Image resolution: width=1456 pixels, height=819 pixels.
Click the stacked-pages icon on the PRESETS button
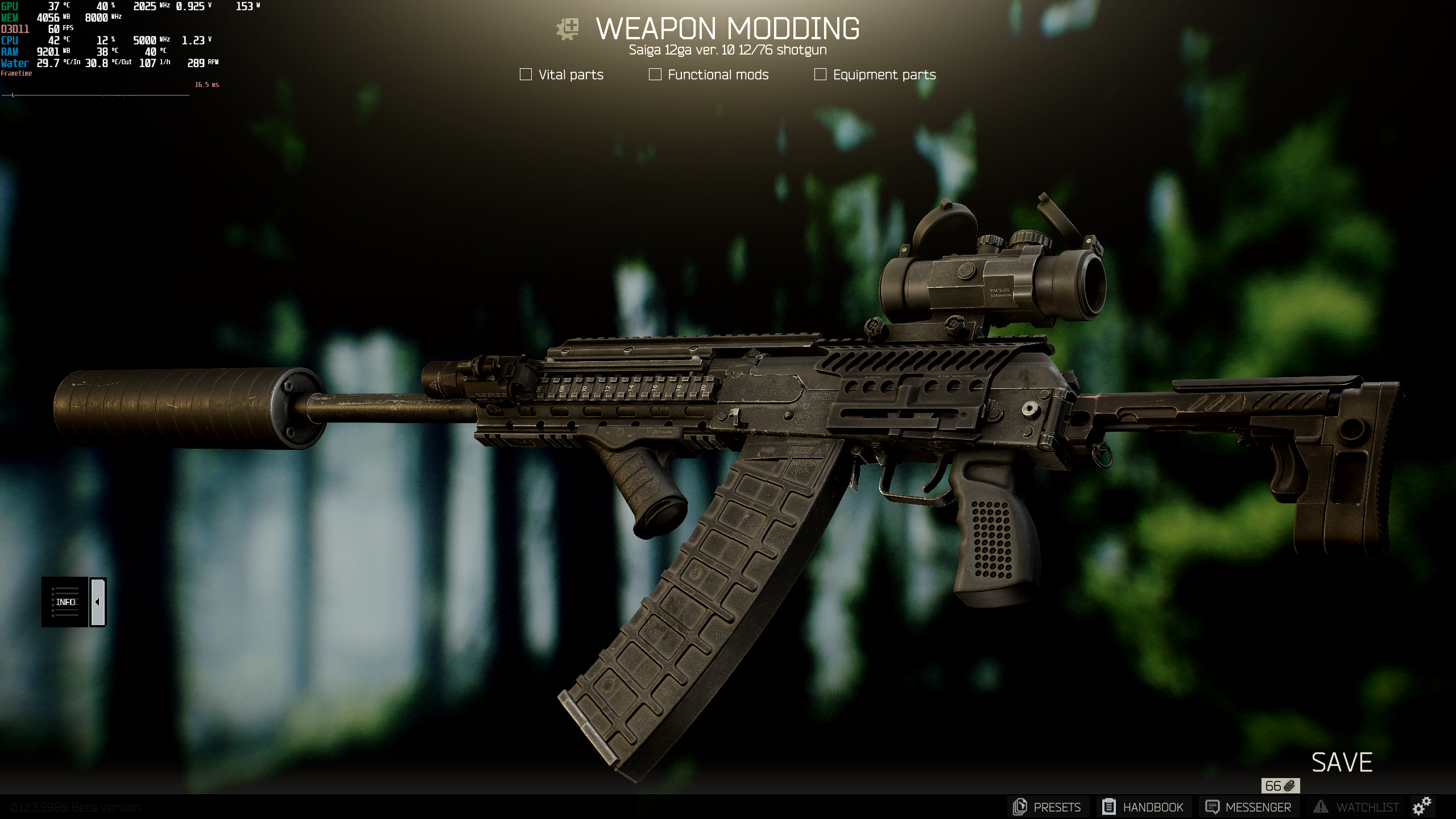click(x=1021, y=807)
